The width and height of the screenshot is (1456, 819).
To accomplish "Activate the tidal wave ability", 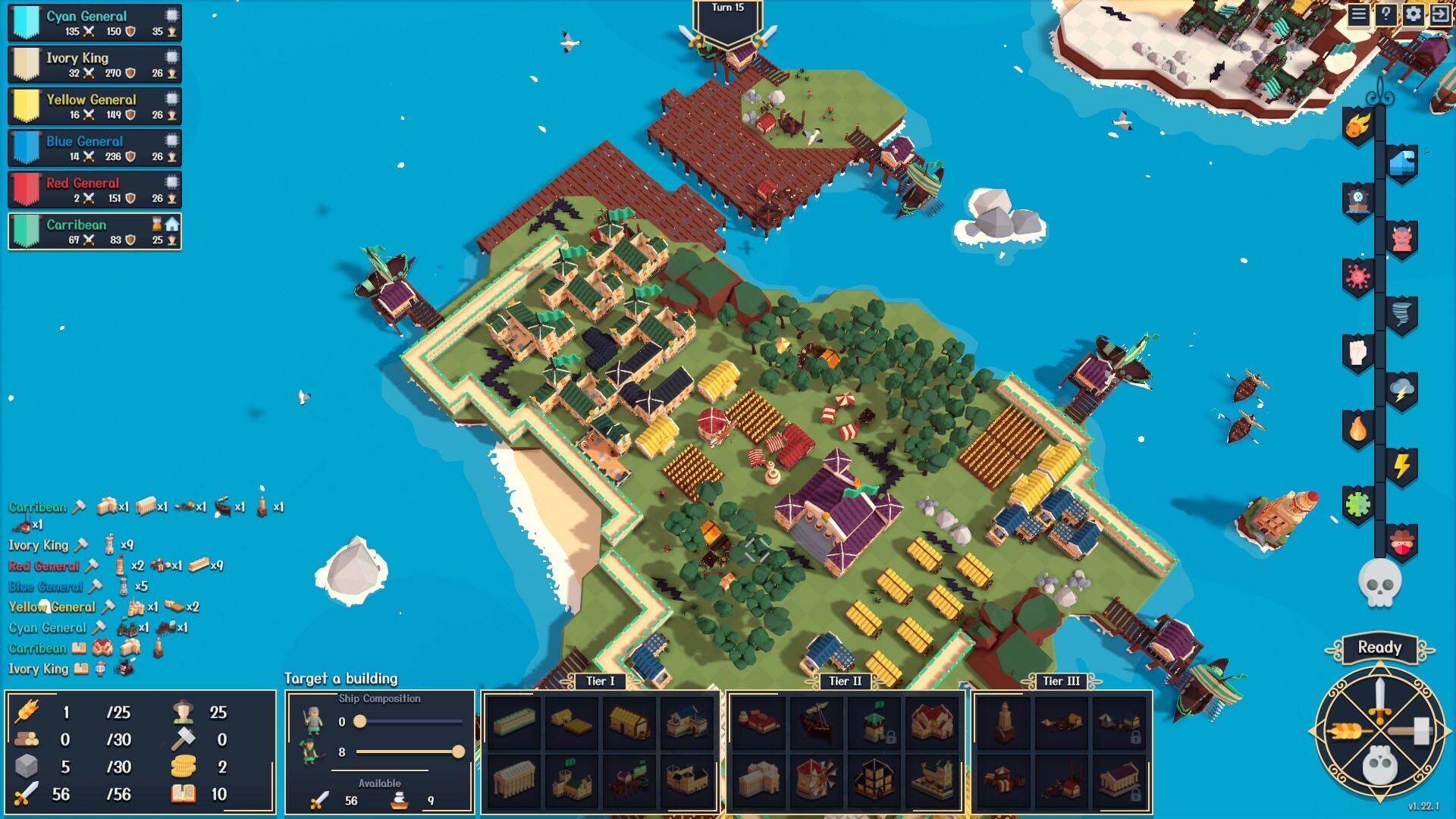I will point(1403,162).
